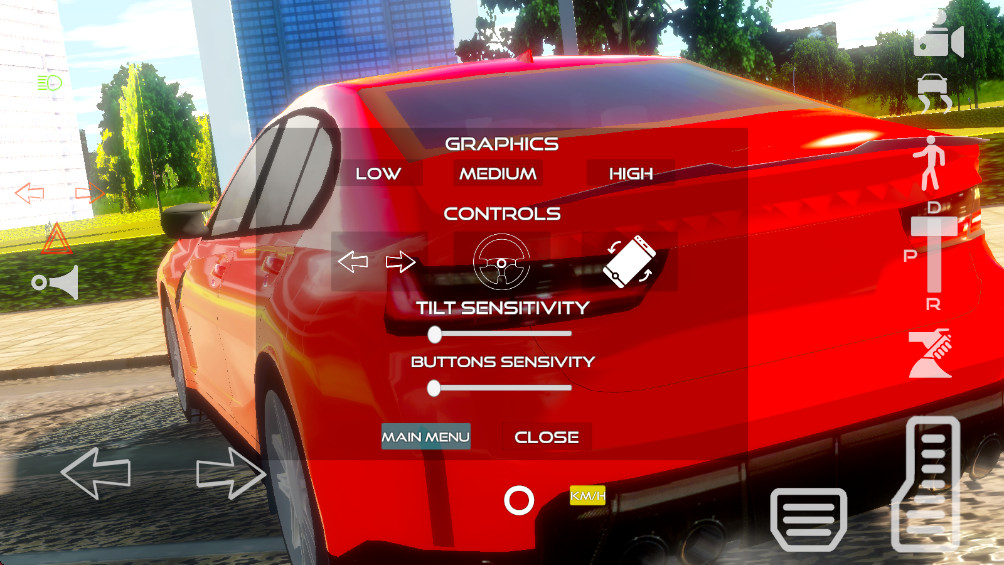The width and height of the screenshot is (1004, 565).
Task: Select steering wheel control scheme
Action: [x=501, y=262]
